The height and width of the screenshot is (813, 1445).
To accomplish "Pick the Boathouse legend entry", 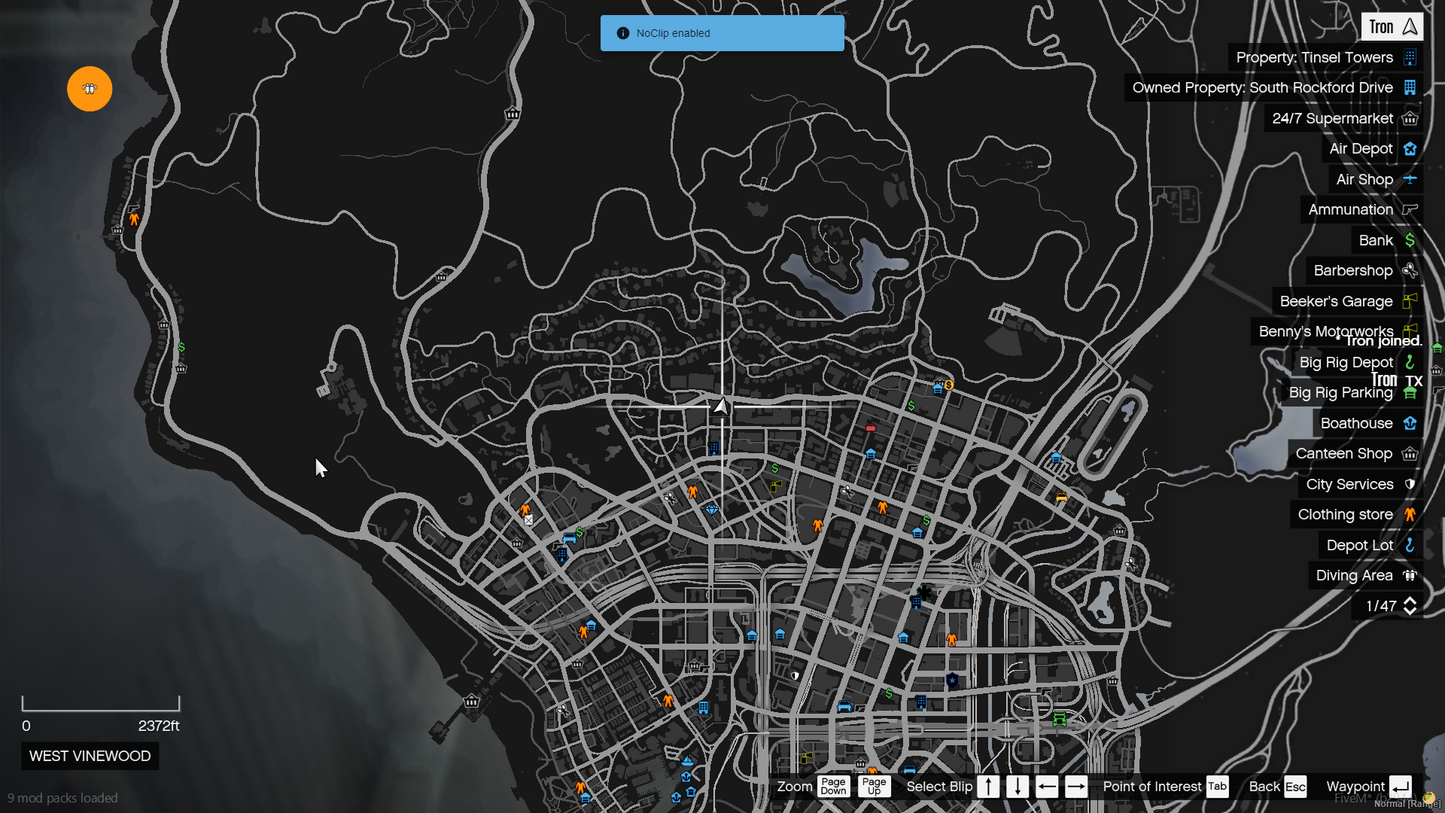I will [1356, 424].
